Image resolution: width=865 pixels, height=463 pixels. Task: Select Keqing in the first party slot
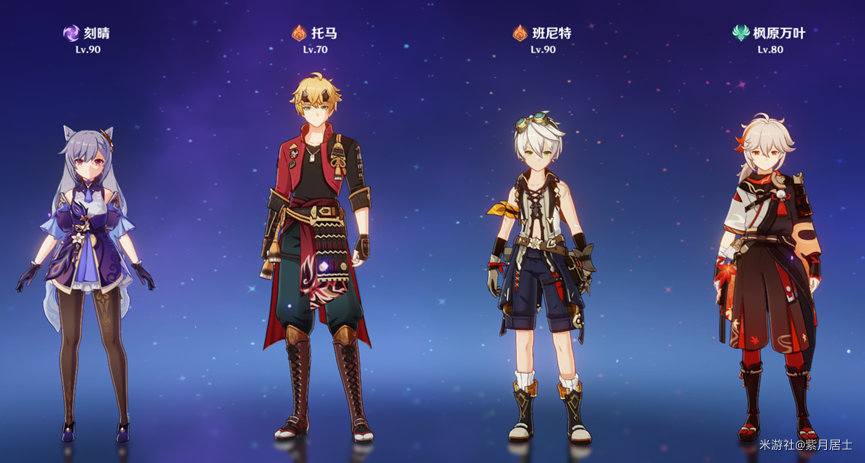(87, 270)
